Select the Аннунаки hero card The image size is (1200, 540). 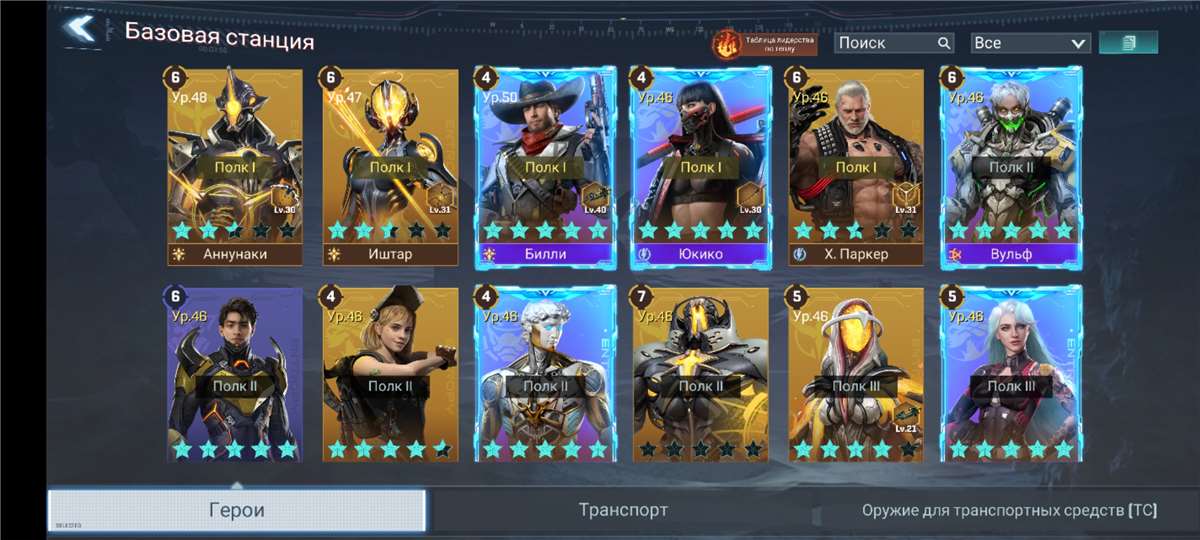point(235,165)
